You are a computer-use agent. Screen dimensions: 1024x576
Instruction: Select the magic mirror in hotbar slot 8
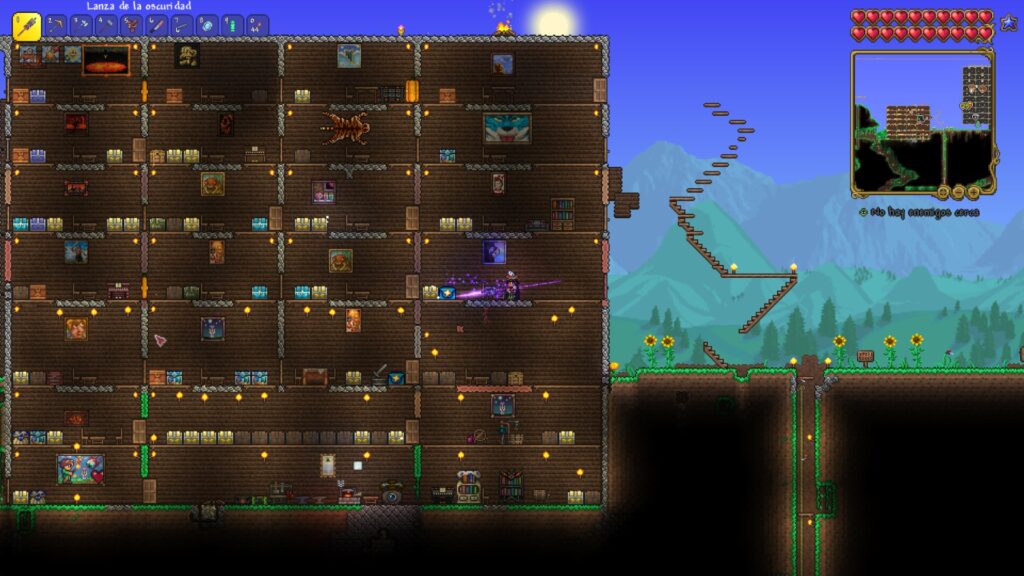pyautogui.click(x=207, y=25)
